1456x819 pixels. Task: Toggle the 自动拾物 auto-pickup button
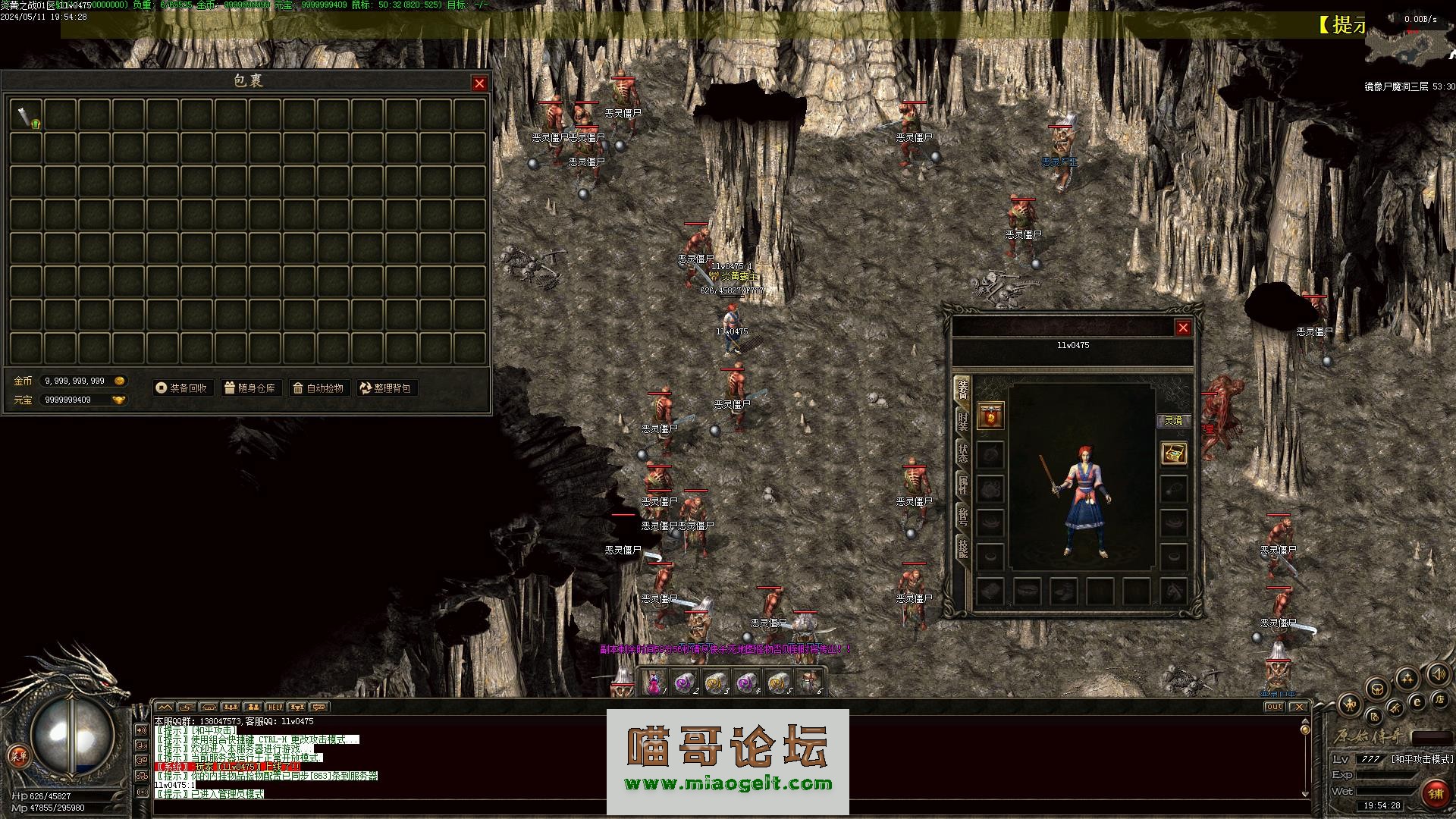pyautogui.click(x=318, y=388)
